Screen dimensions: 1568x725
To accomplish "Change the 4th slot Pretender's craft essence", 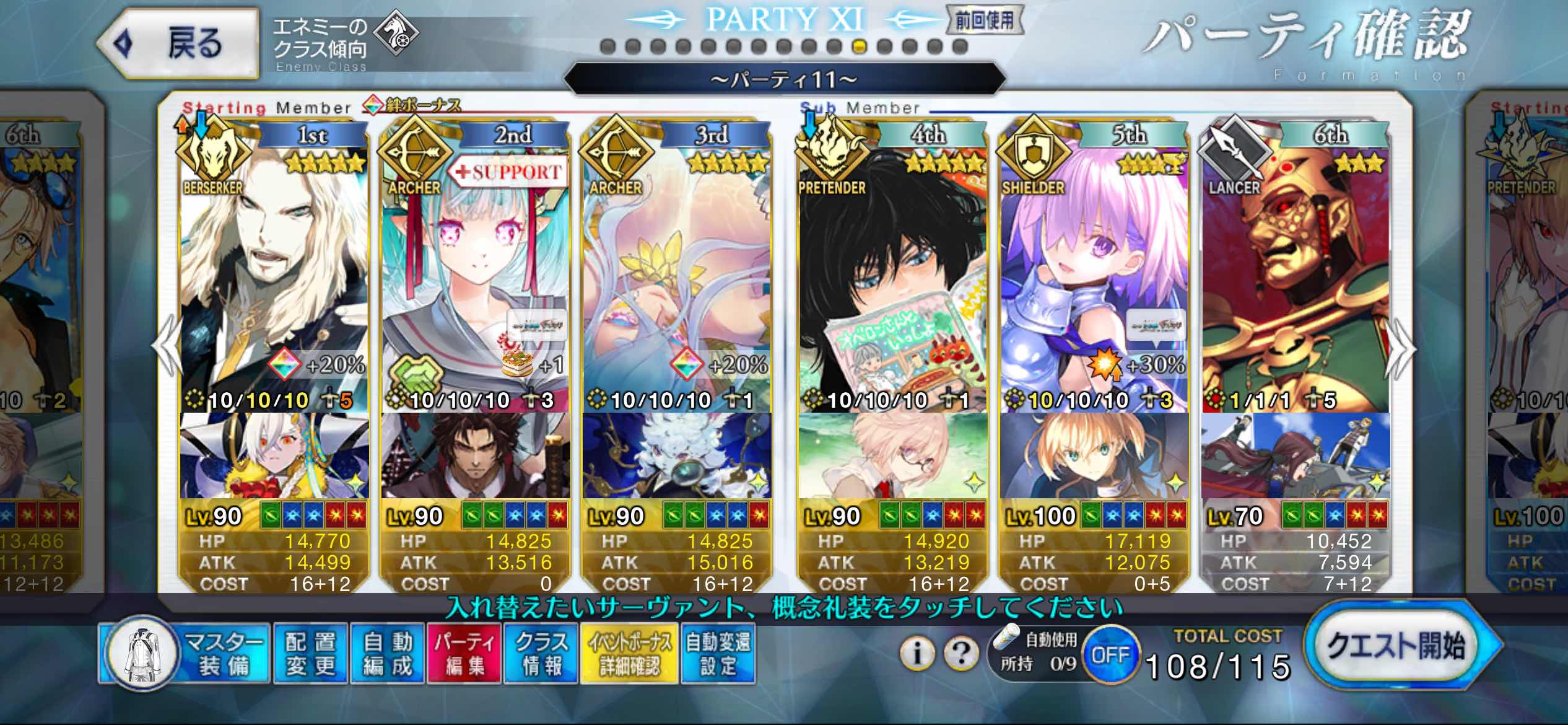I will 892,455.
